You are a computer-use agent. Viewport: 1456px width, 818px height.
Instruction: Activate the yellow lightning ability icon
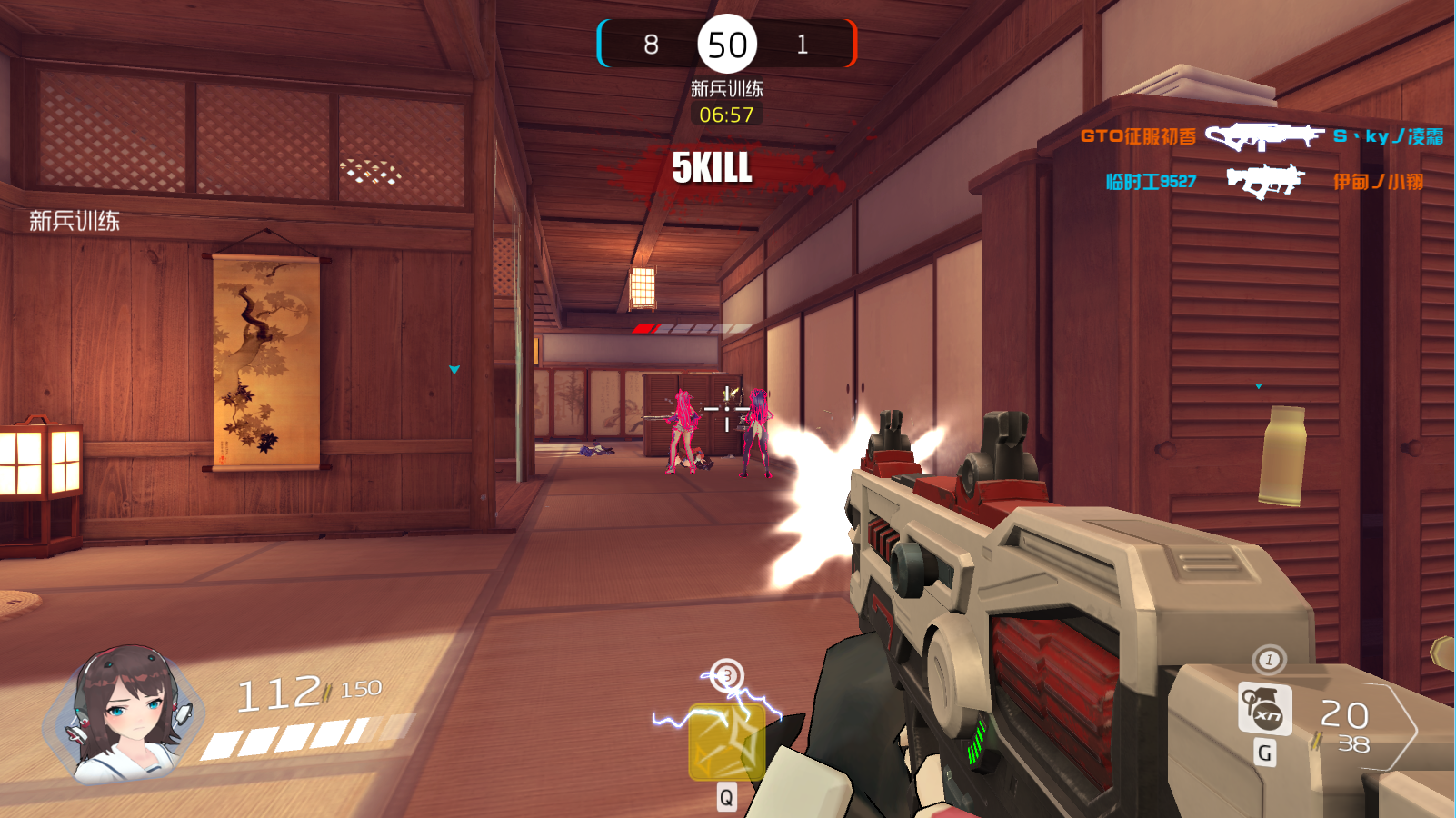725,743
